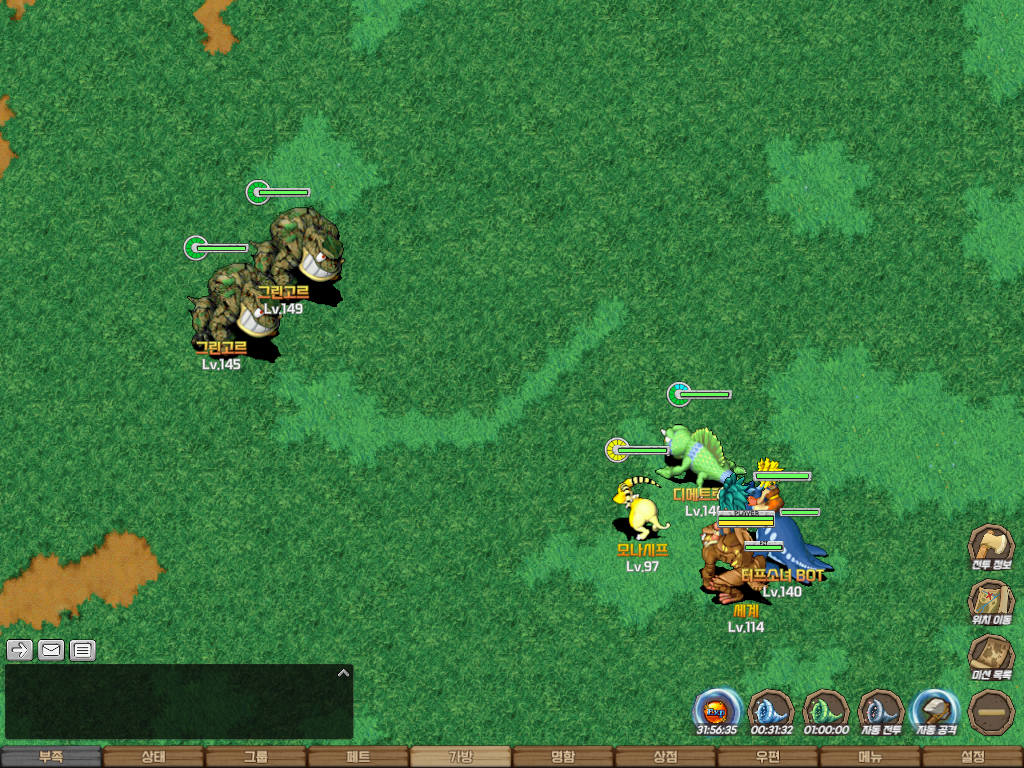Select the 그룹 (group) menu button
This screenshot has width=1024, height=768.
click(255, 757)
